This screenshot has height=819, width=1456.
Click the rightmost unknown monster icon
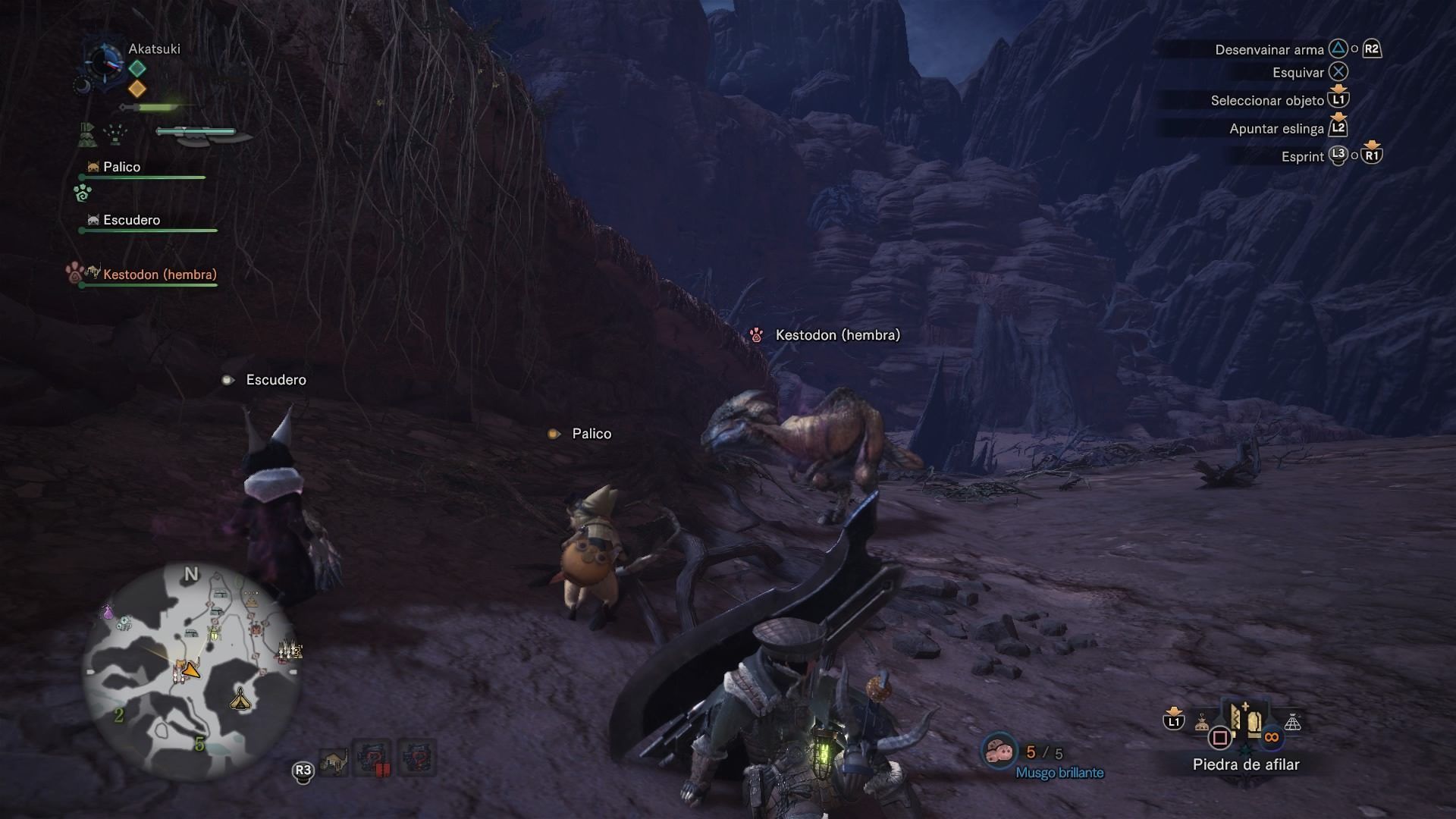(416, 758)
